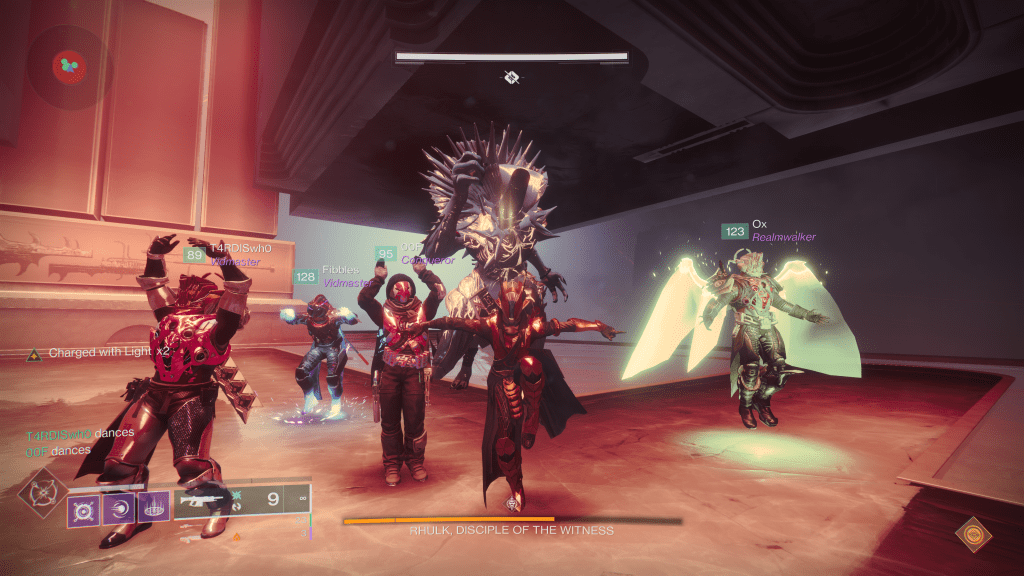Open the emote feed showing OOF dances
Viewport: 1024px width, 576px height.
(x=59, y=450)
